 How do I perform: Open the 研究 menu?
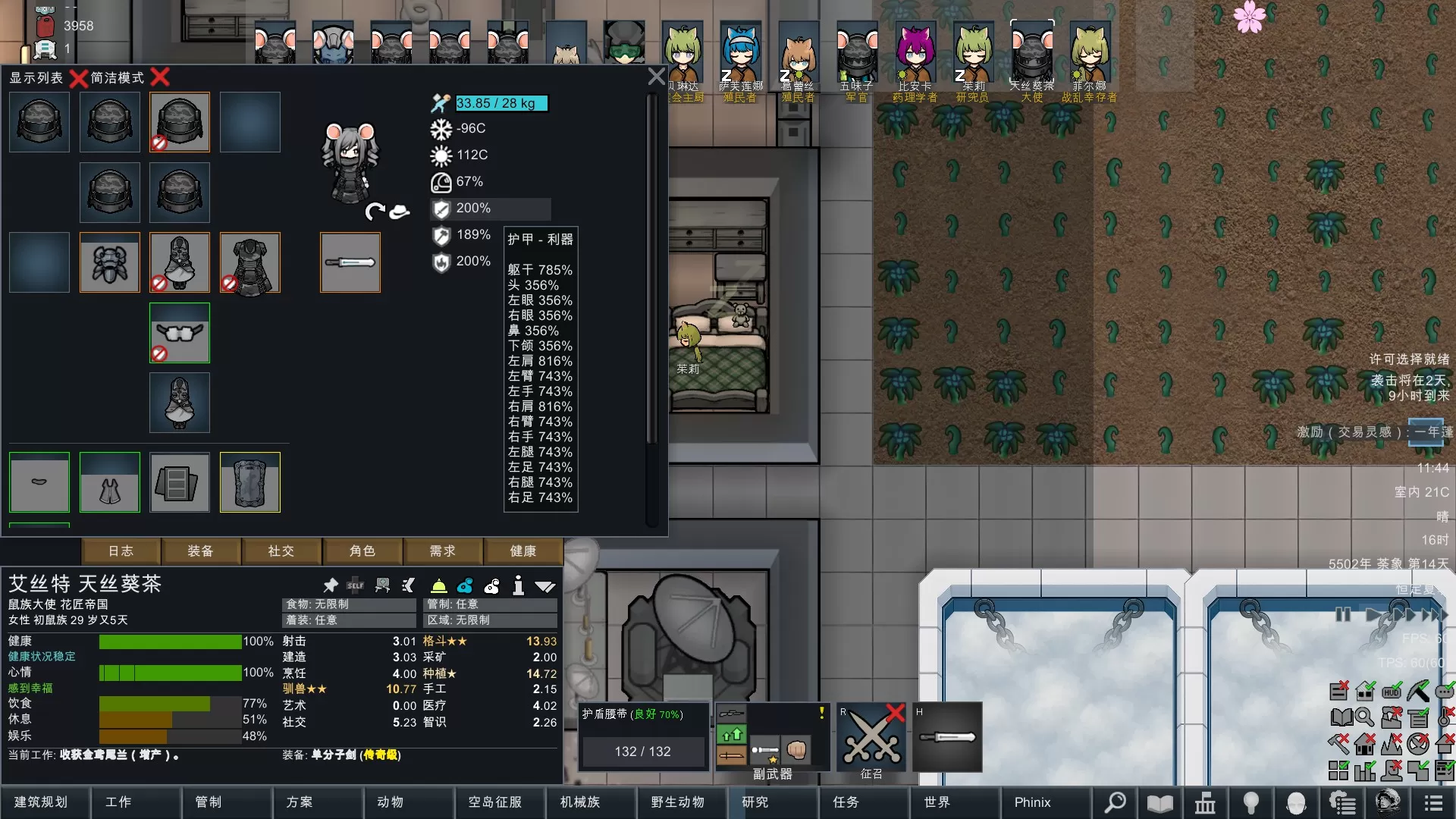755,802
